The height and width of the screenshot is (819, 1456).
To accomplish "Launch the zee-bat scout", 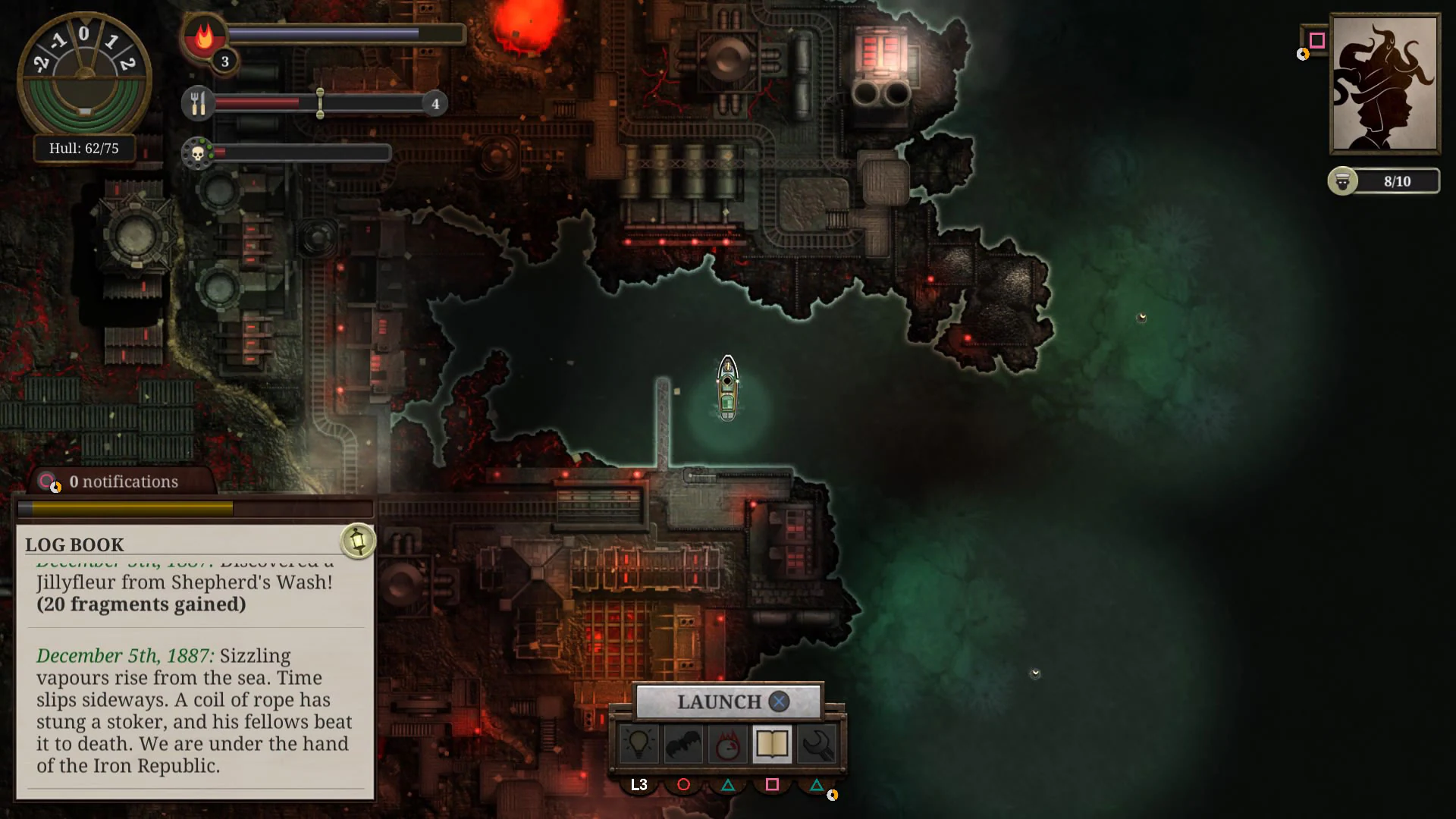I will (x=684, y=744).
